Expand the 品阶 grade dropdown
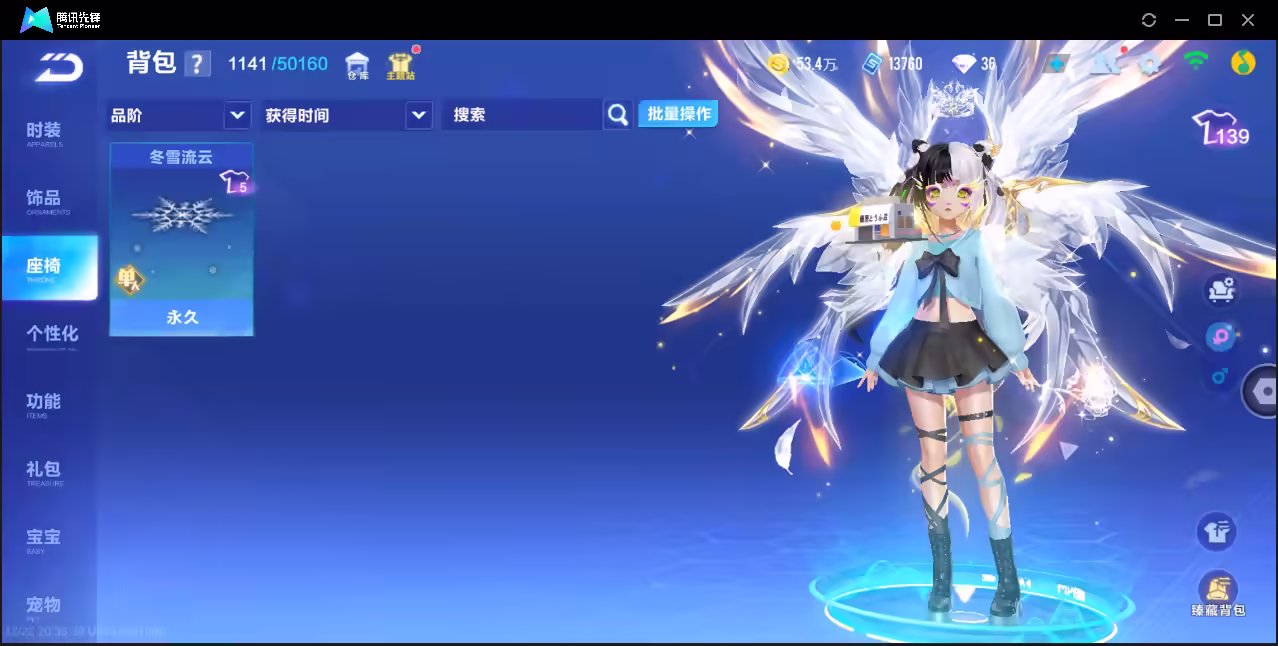This screenshot has width=1278, height=646. click(x=237, y=115)
